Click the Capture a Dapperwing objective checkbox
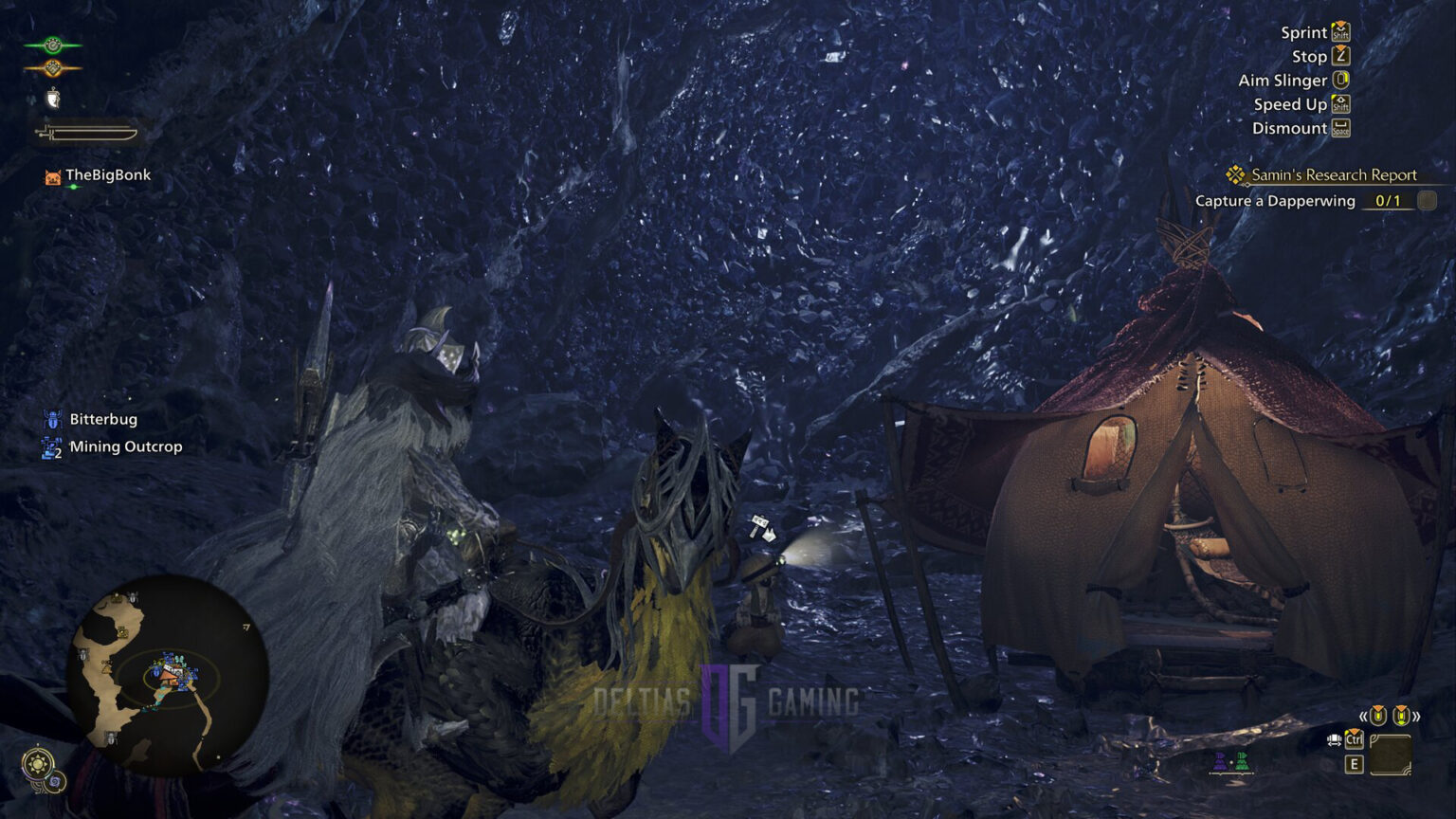 point(1427,201)
